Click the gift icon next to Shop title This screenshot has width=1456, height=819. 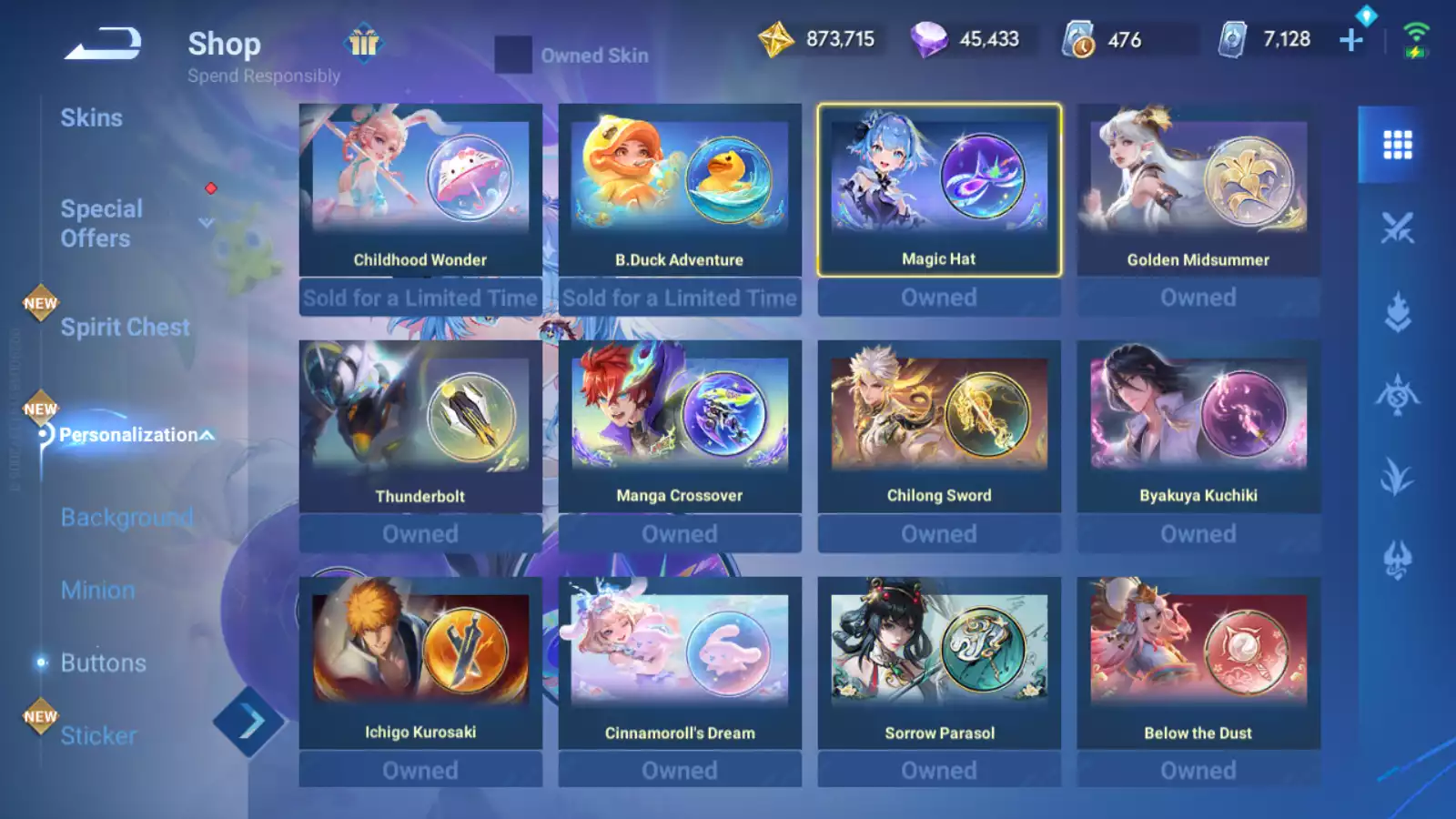click(x=364, y=43)
